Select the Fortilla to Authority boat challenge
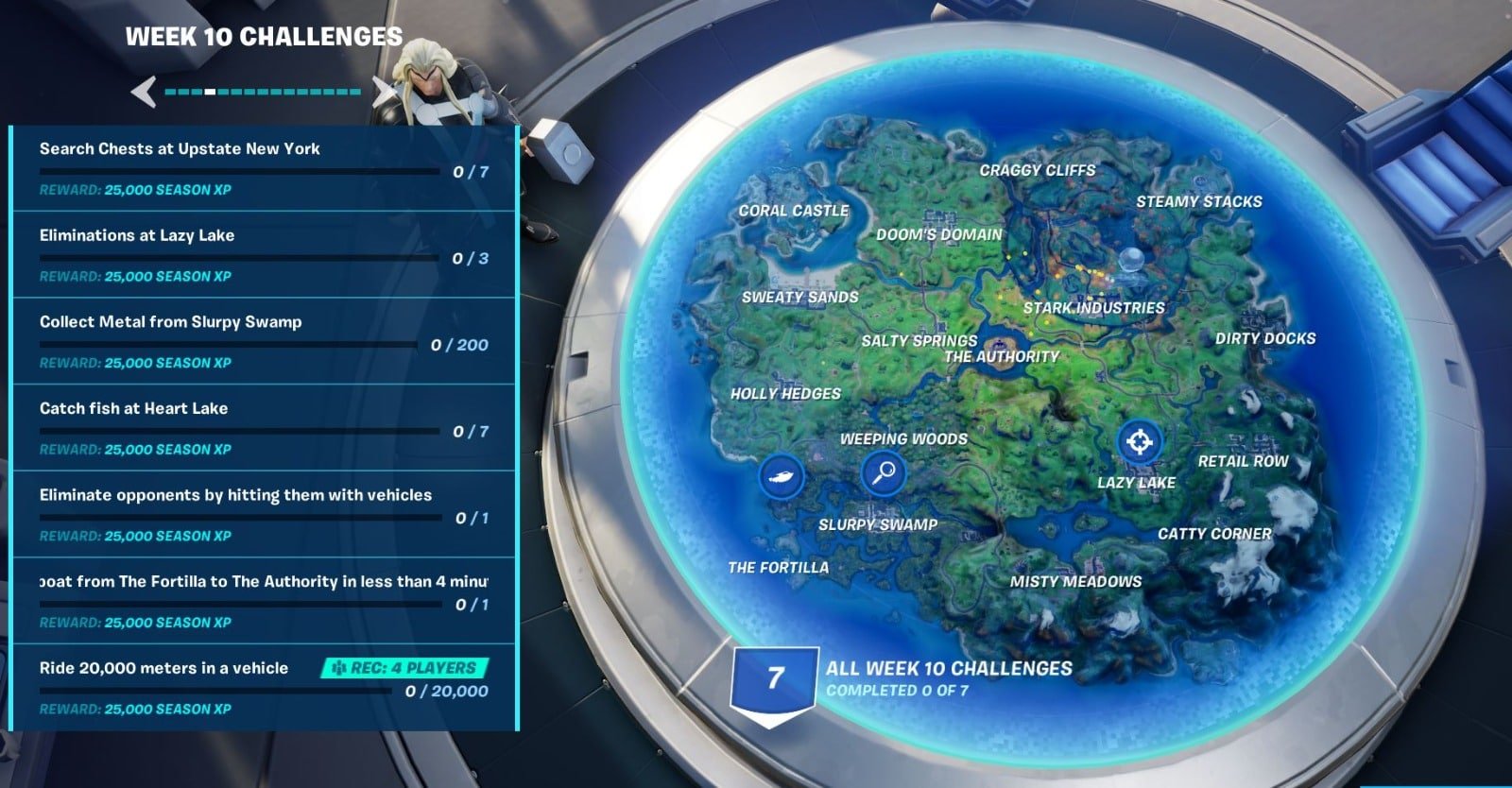This screenshot has height=788, width=1512. pos(264,601)
